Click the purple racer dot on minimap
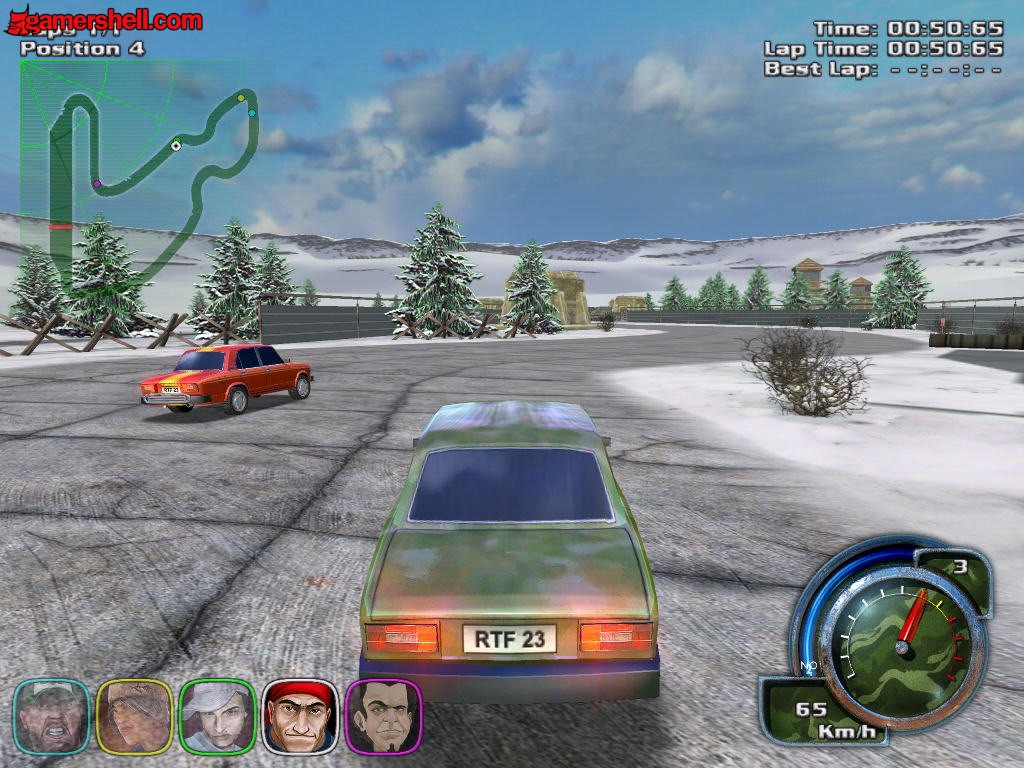 (97, 184)
